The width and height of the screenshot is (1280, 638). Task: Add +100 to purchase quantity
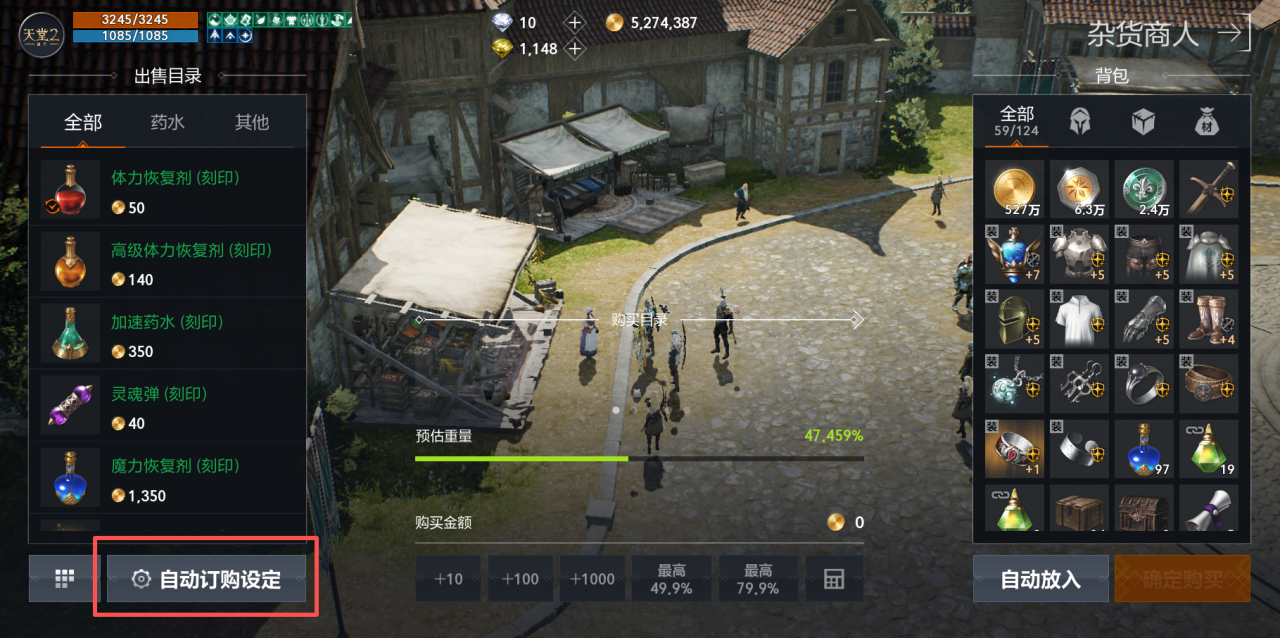520,579
